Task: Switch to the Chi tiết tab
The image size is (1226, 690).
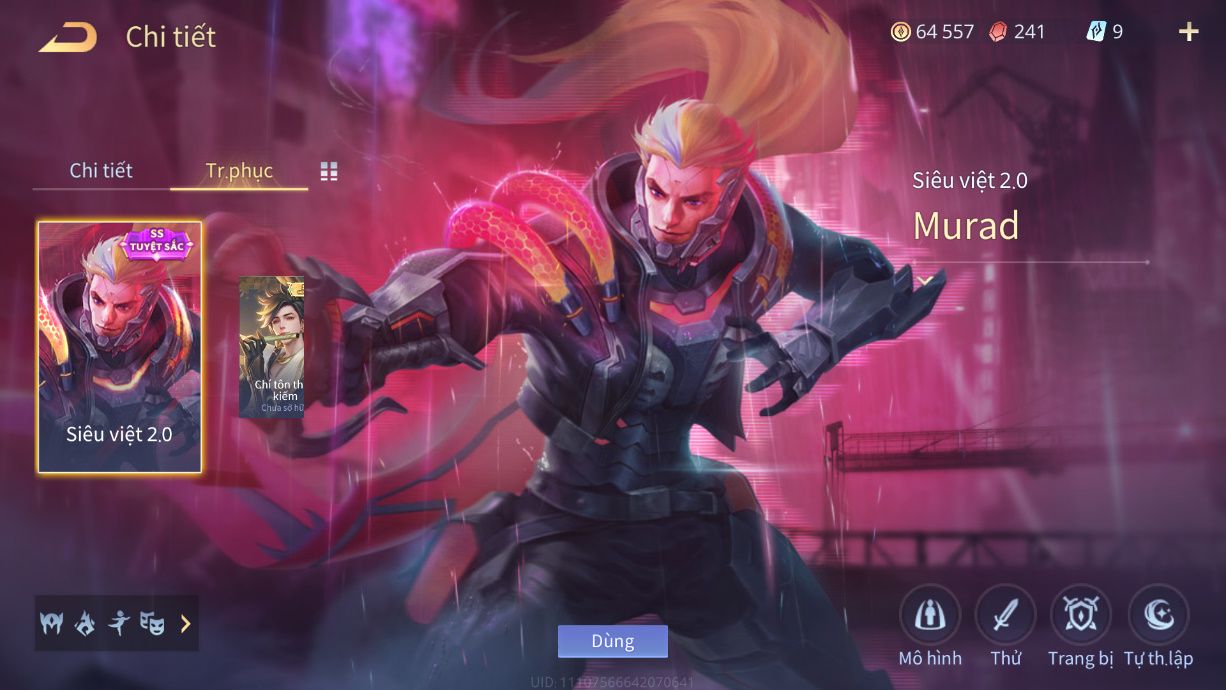Action: click(x=101, y=170)
